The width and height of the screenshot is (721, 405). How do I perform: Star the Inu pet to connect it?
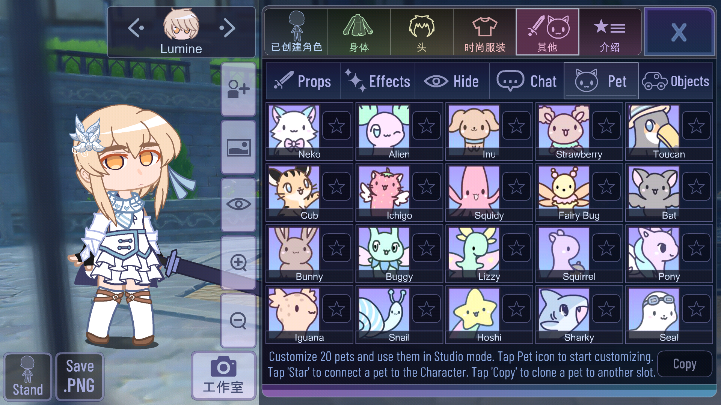pos(517,126)
